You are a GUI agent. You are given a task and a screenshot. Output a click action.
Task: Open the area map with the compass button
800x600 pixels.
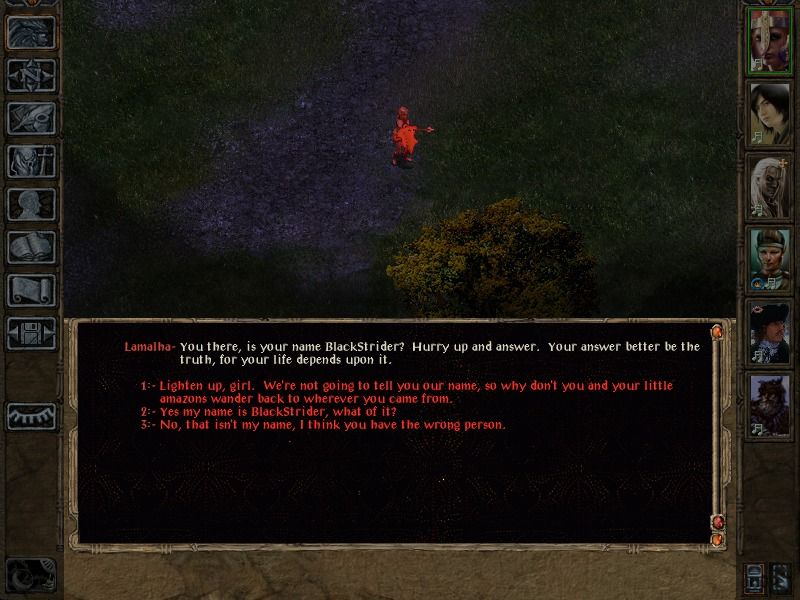click(x=30, y=75)
